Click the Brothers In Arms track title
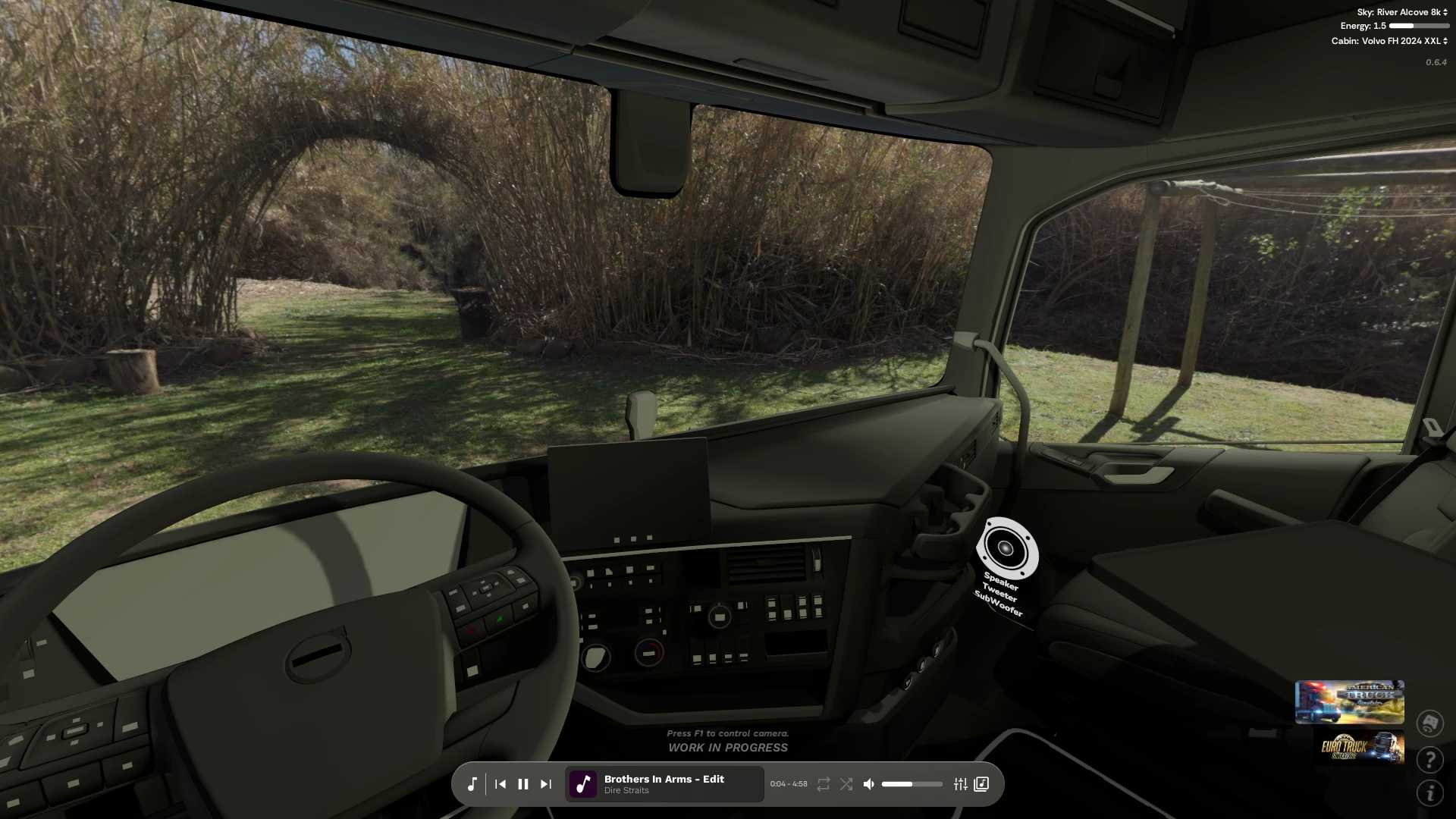1456x819 pixels. click(x=664, y=779)
